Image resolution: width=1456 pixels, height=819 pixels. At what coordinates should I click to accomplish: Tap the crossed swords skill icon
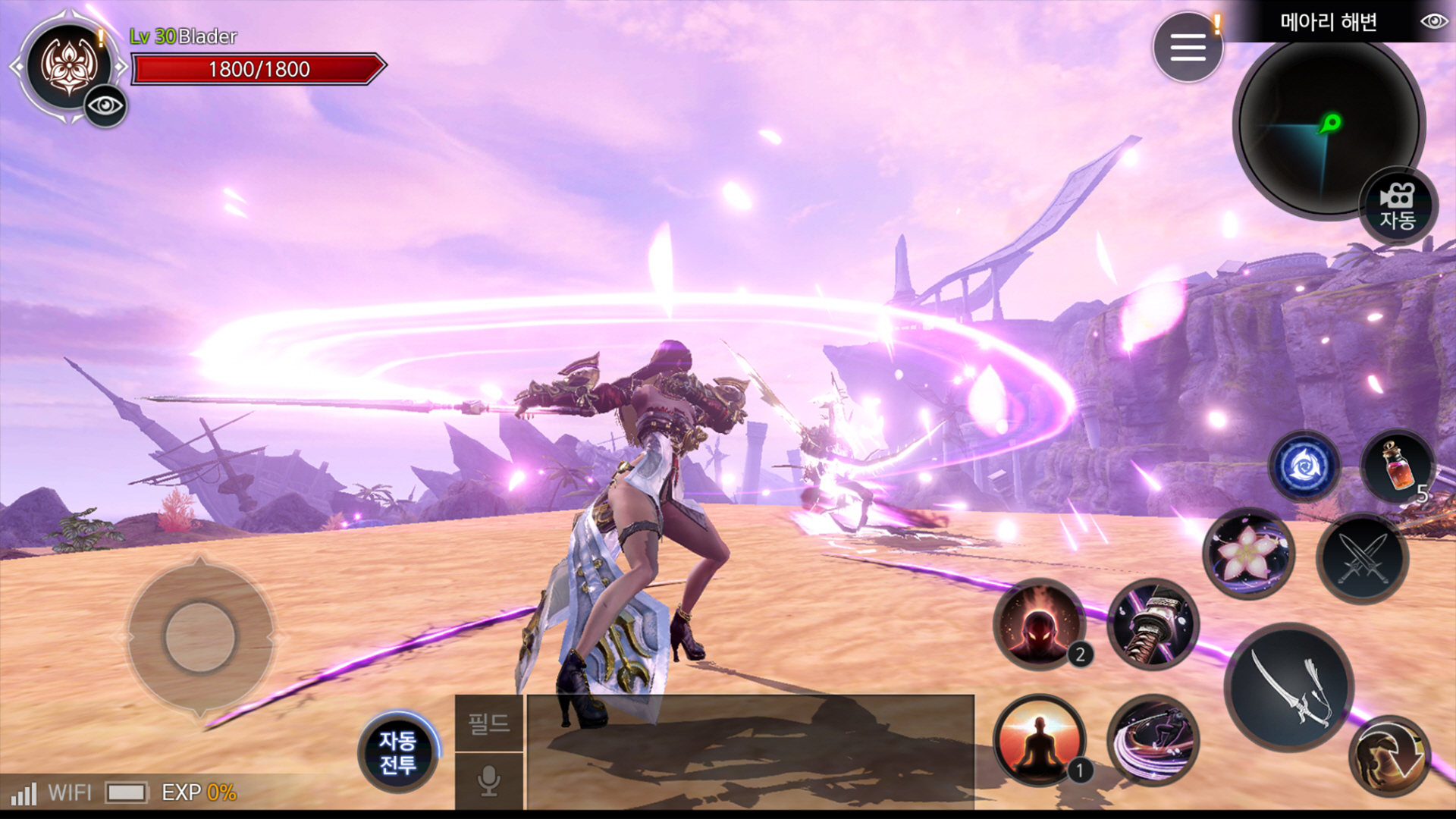tap(1362, 559)
